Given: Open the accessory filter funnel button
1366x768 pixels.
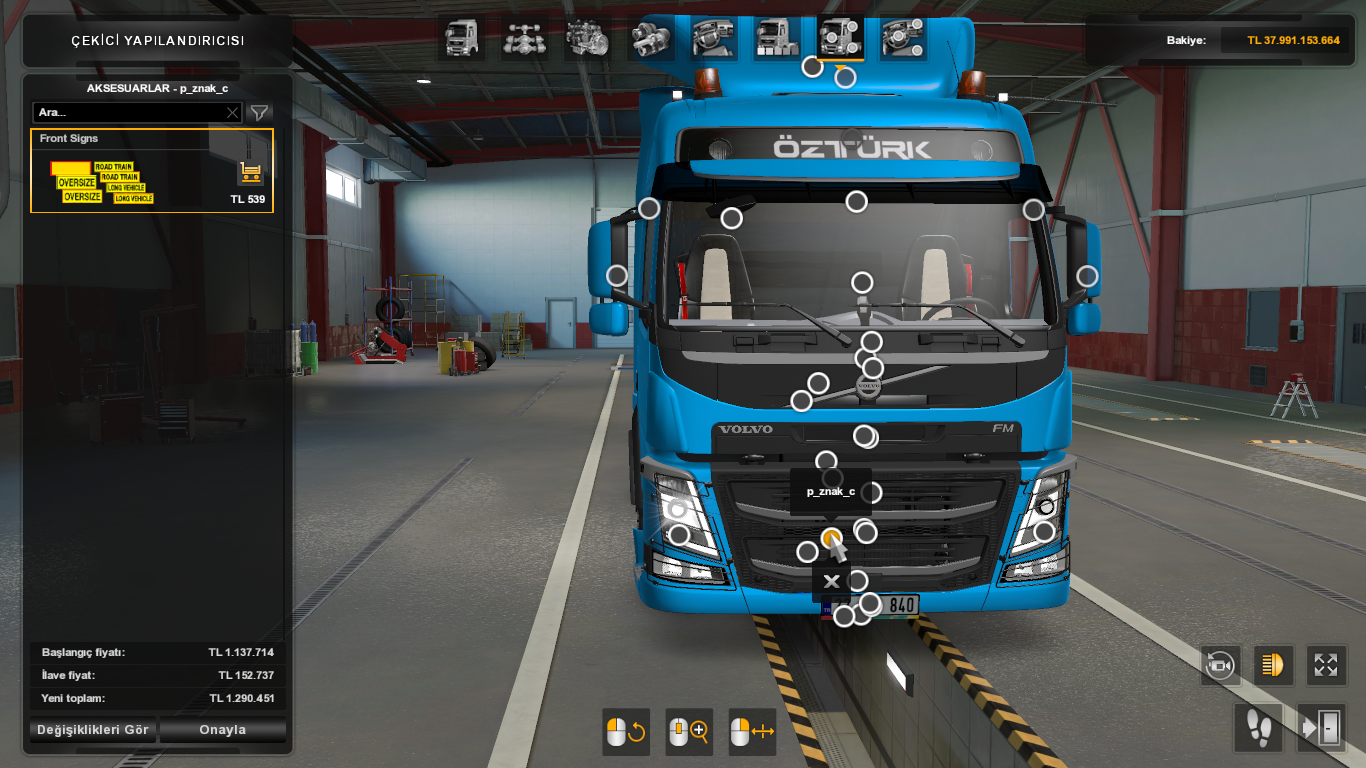Looking at the screenshot, I should (x=259, y=113).
